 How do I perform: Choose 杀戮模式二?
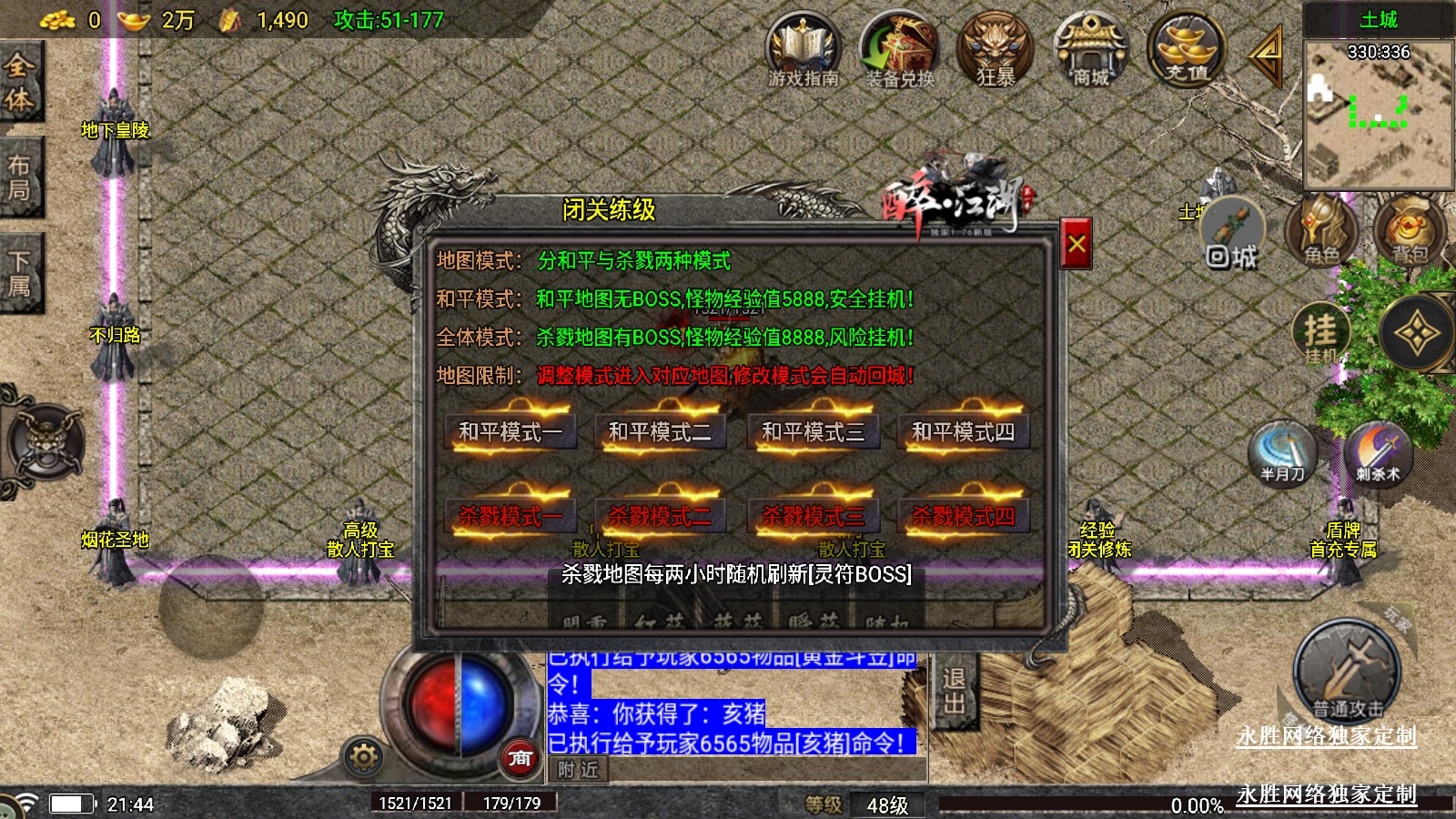tap(660, 516)
